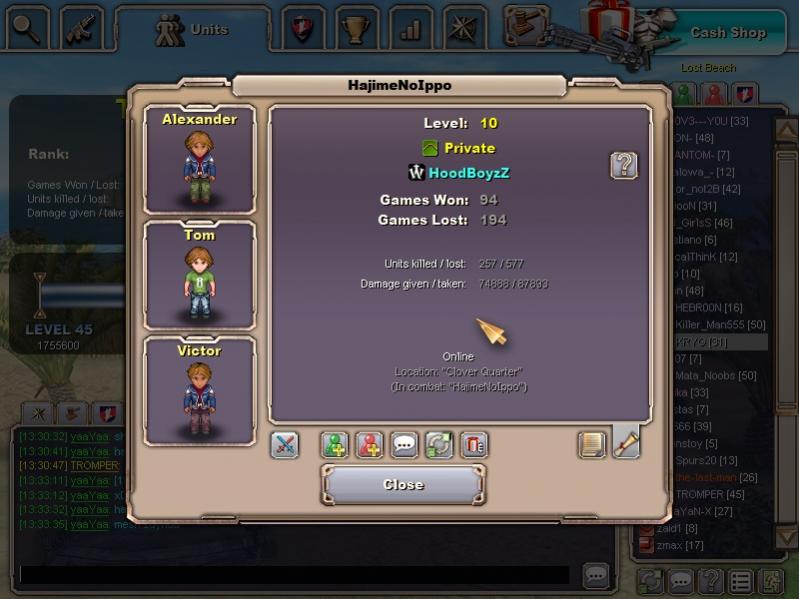Select zmax in the player list
The image size is (799, 599).
(680, 545)
